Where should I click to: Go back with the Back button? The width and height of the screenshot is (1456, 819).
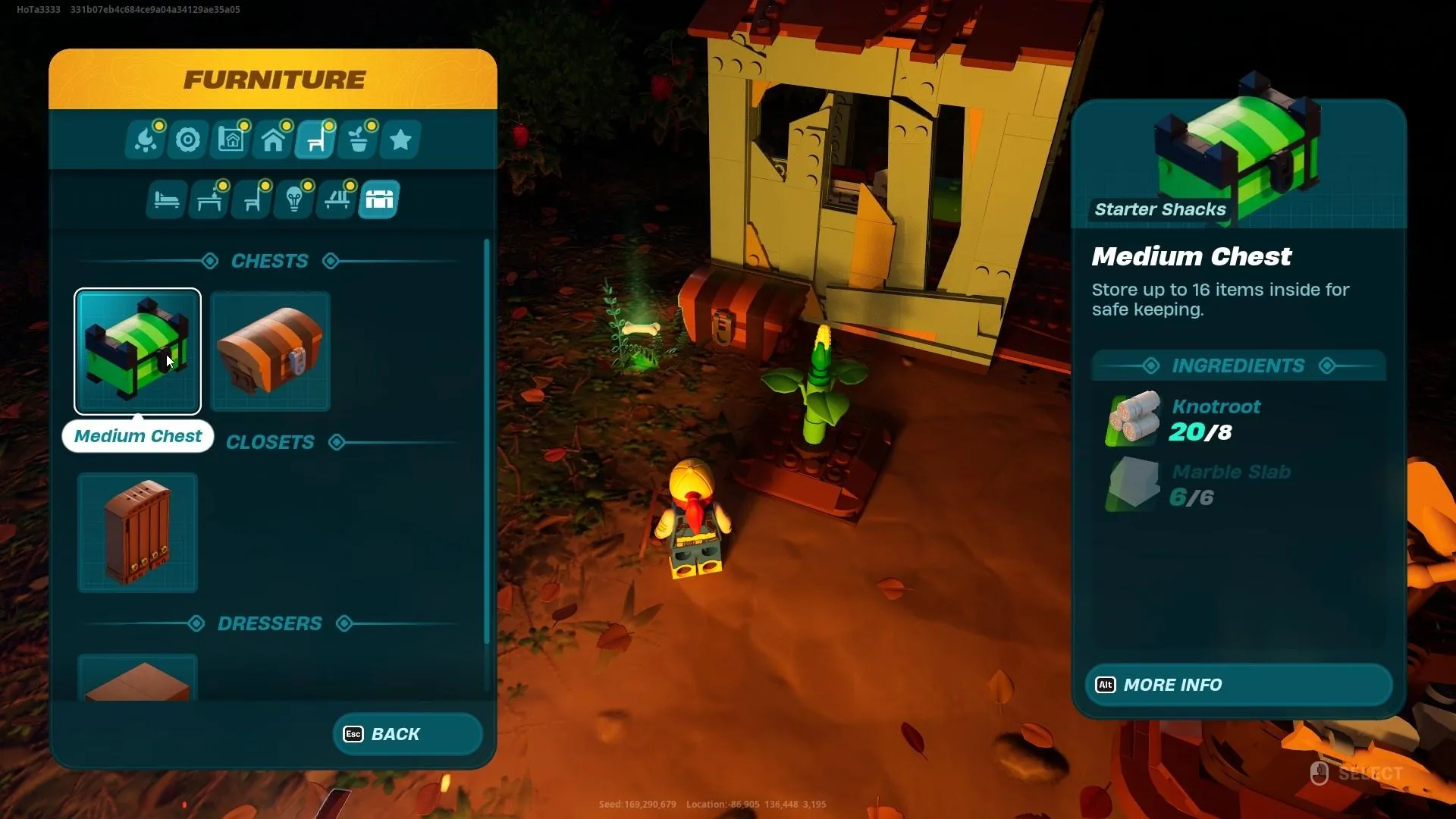[407, 734]
